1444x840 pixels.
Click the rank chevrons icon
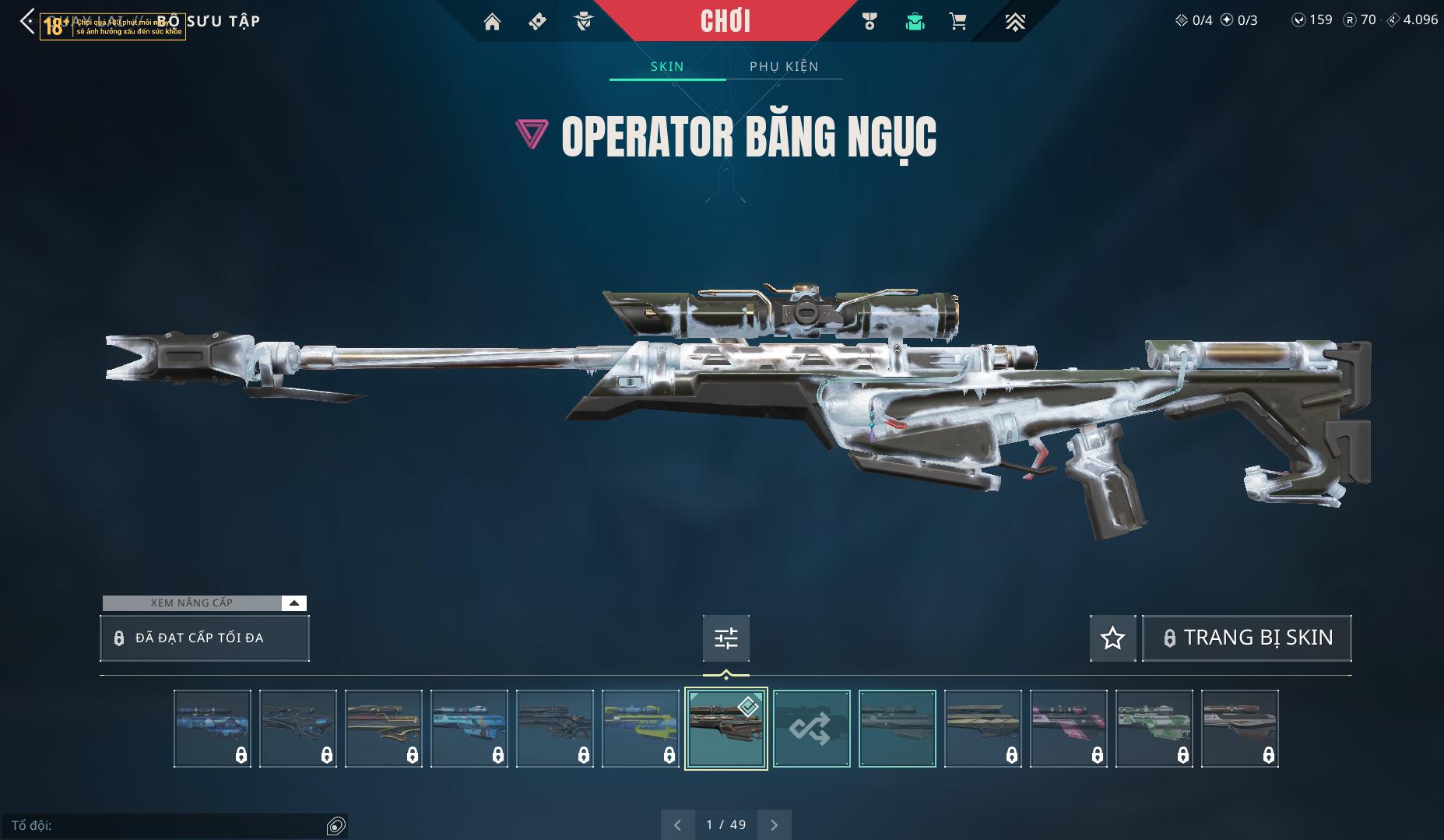[x=1014, y=22]
